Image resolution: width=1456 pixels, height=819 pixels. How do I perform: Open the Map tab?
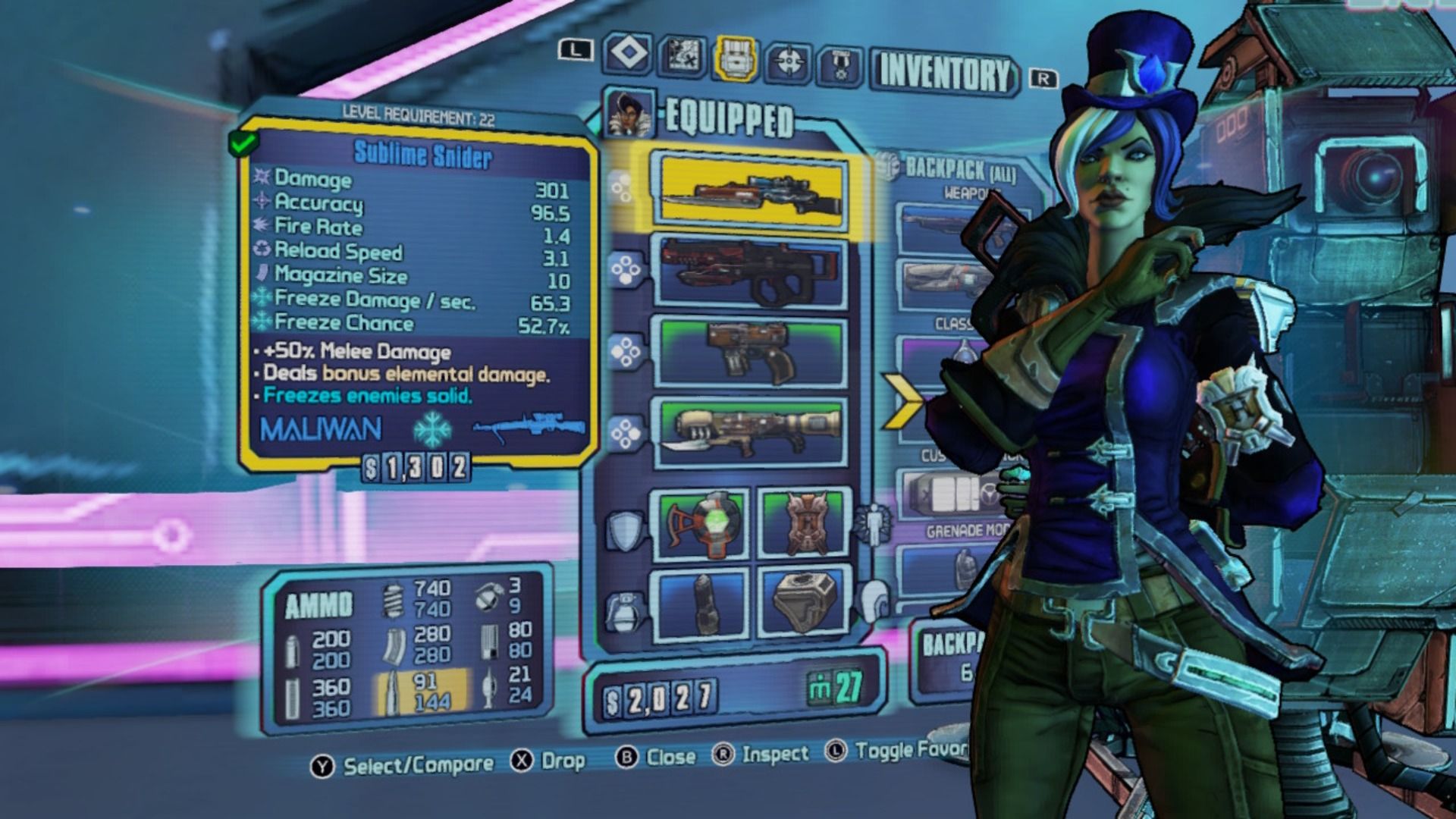tap(682, 55)
